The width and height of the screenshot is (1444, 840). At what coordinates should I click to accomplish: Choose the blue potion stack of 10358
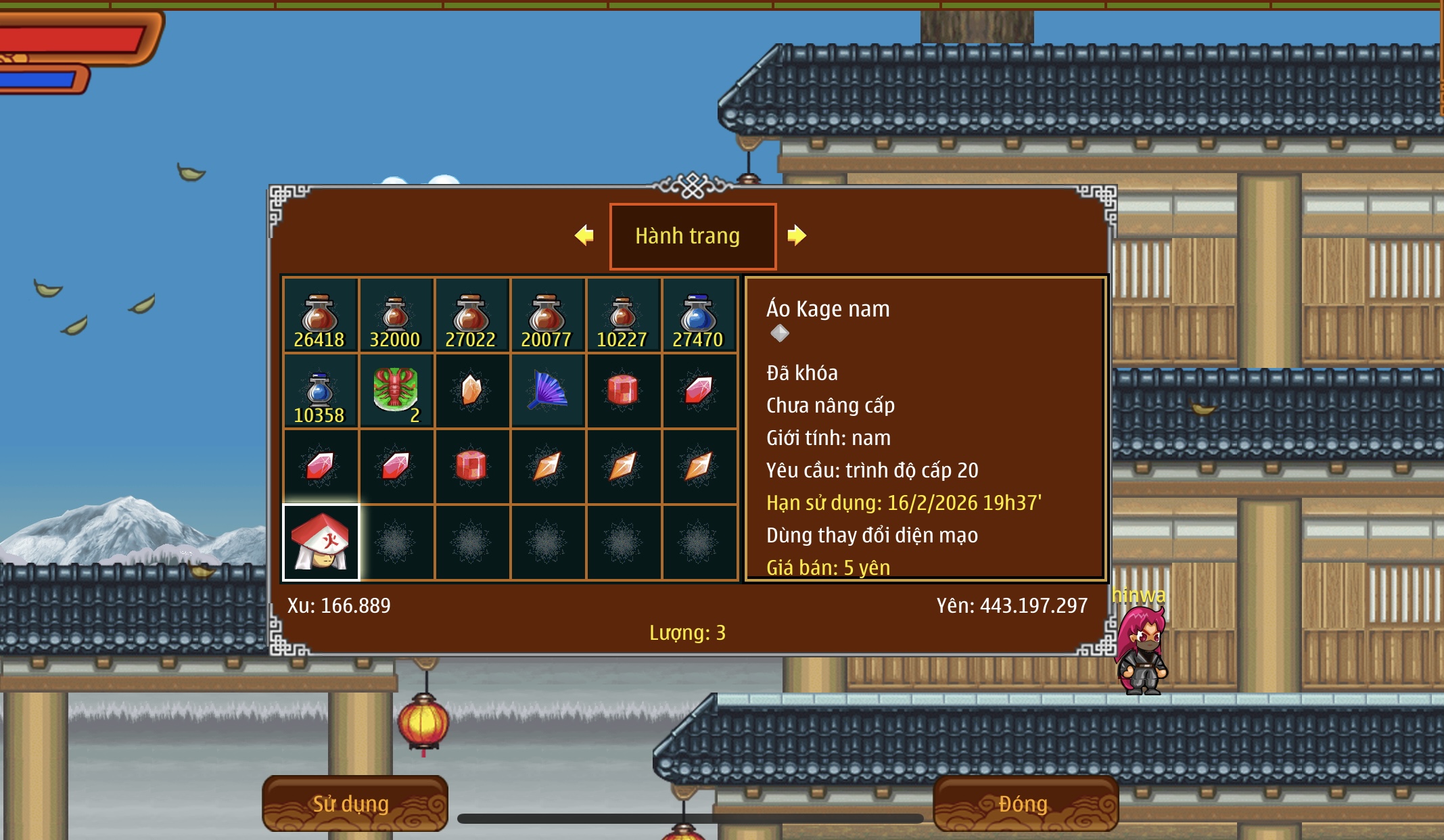320,391
